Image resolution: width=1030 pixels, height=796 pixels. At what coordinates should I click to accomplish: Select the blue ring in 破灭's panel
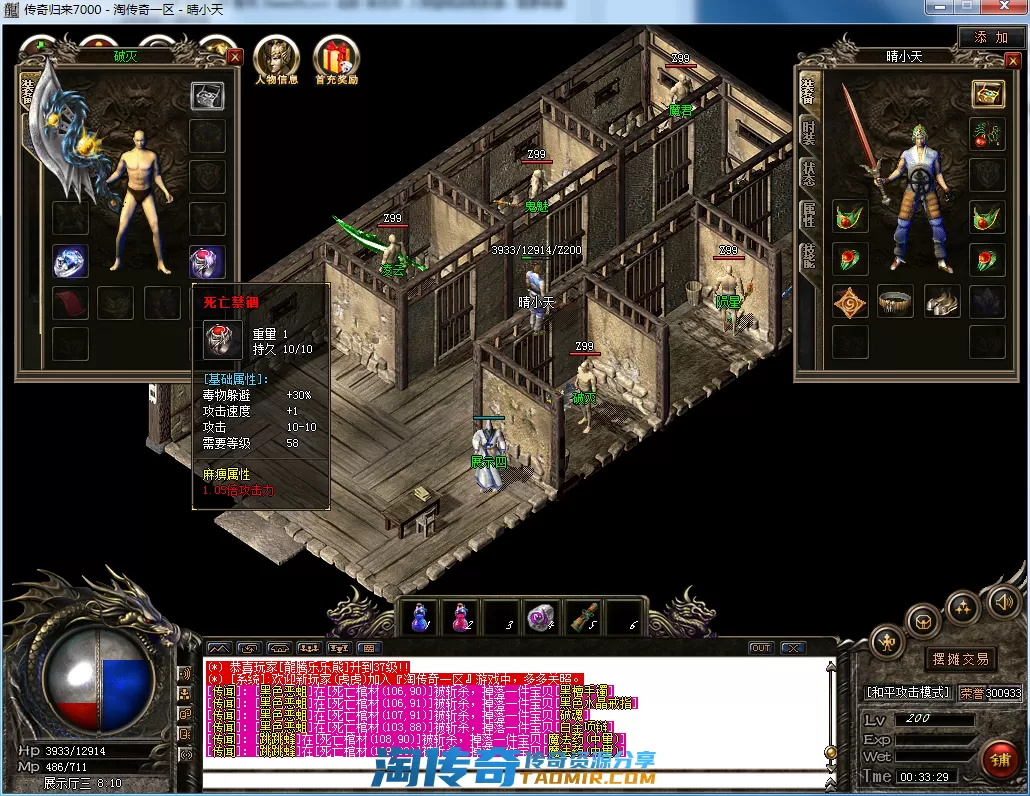70,262
